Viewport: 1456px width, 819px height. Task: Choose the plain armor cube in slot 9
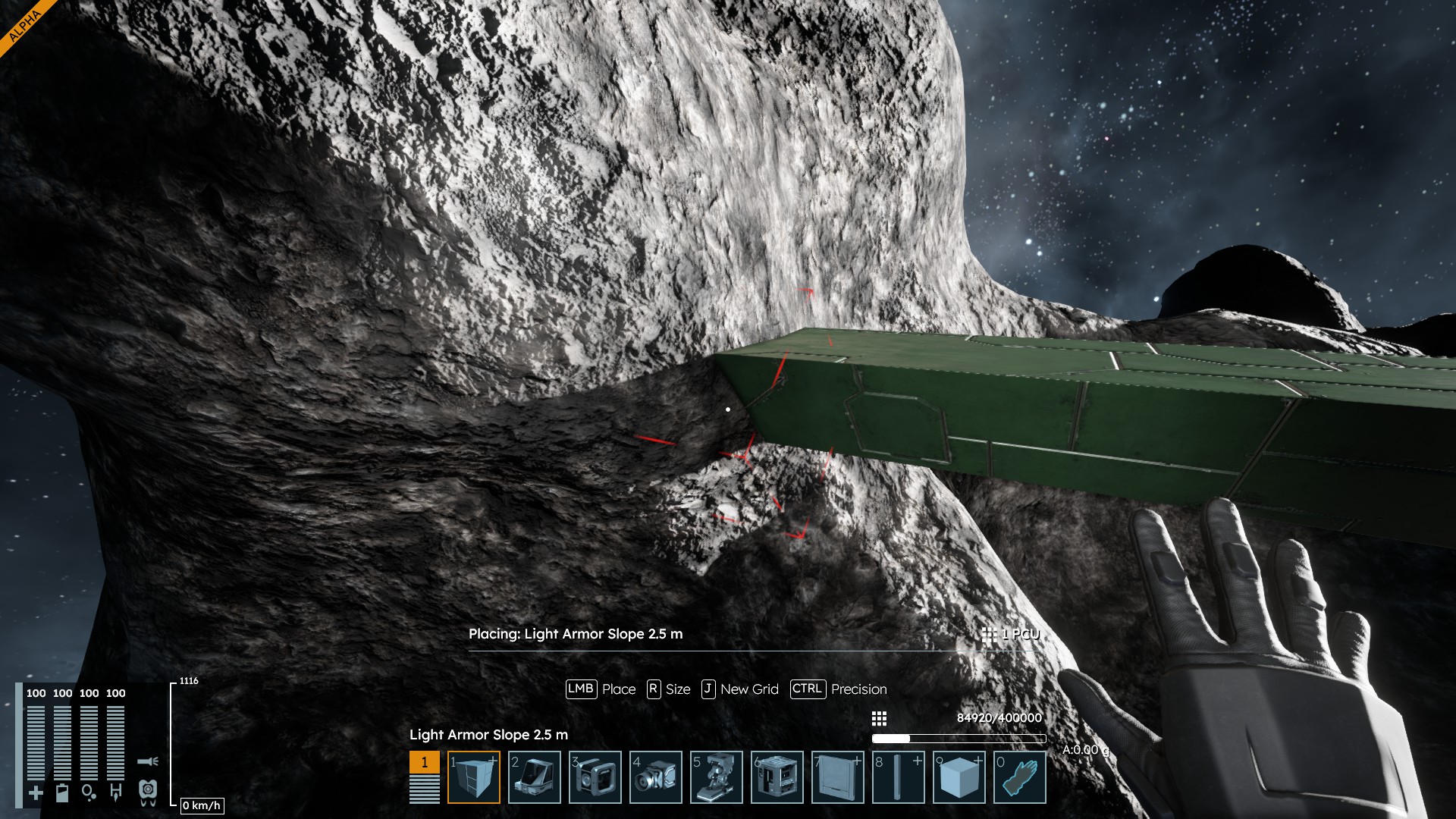(x=959, y=777)
